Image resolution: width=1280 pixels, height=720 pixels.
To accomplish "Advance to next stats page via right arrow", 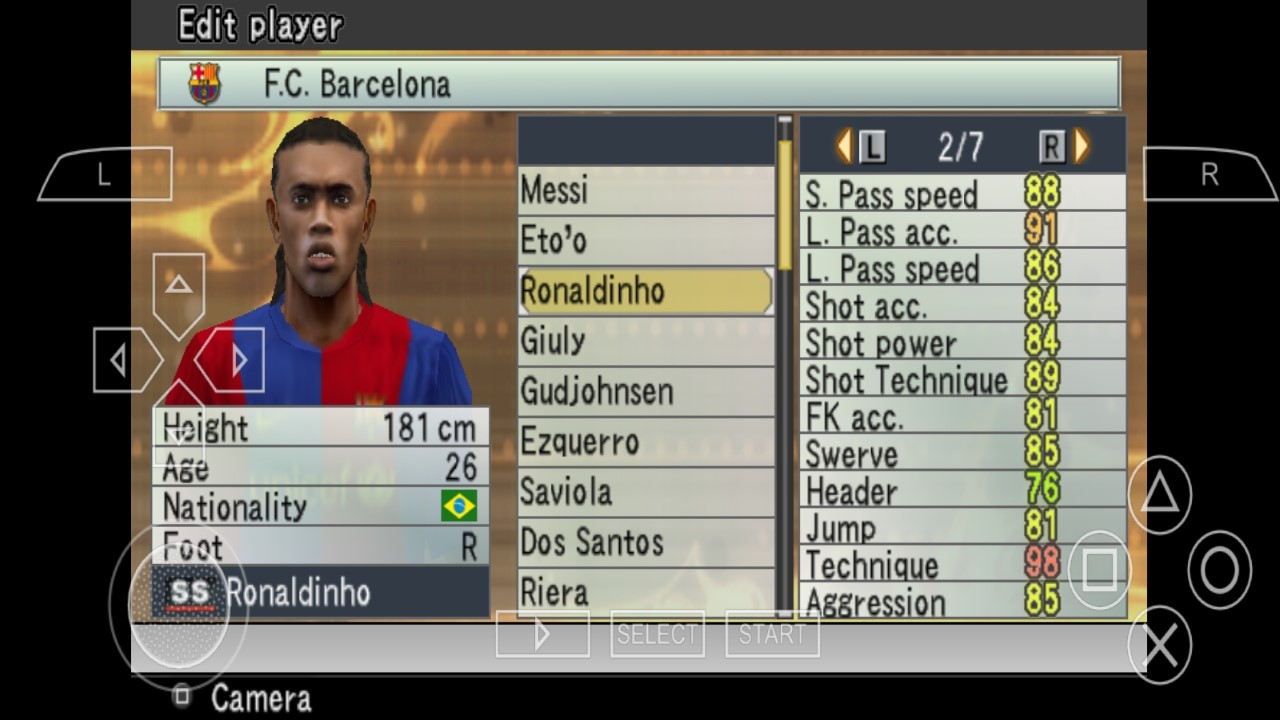I will (x=1081, y=146).
